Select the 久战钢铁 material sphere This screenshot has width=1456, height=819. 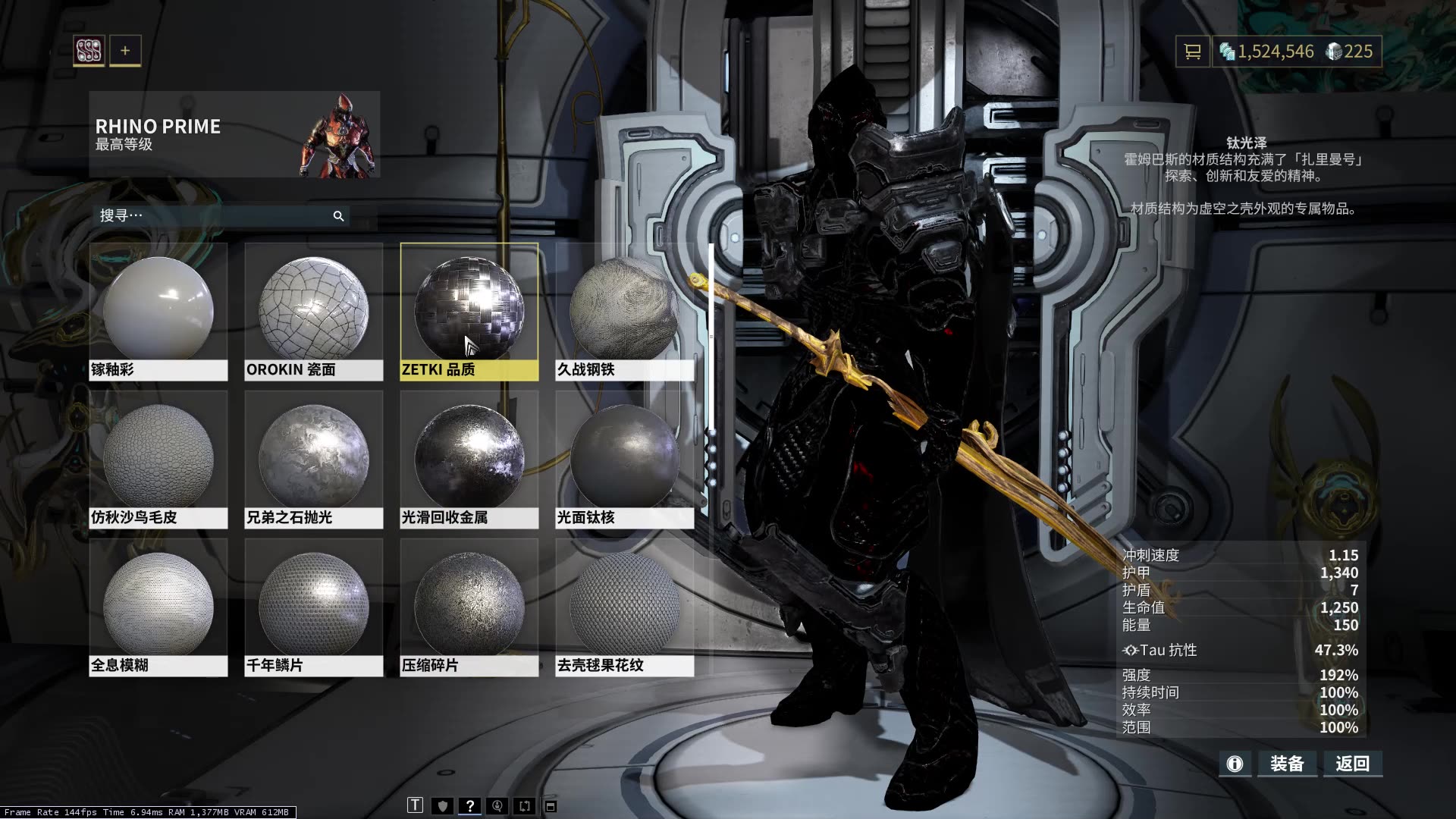pos(624,309)
